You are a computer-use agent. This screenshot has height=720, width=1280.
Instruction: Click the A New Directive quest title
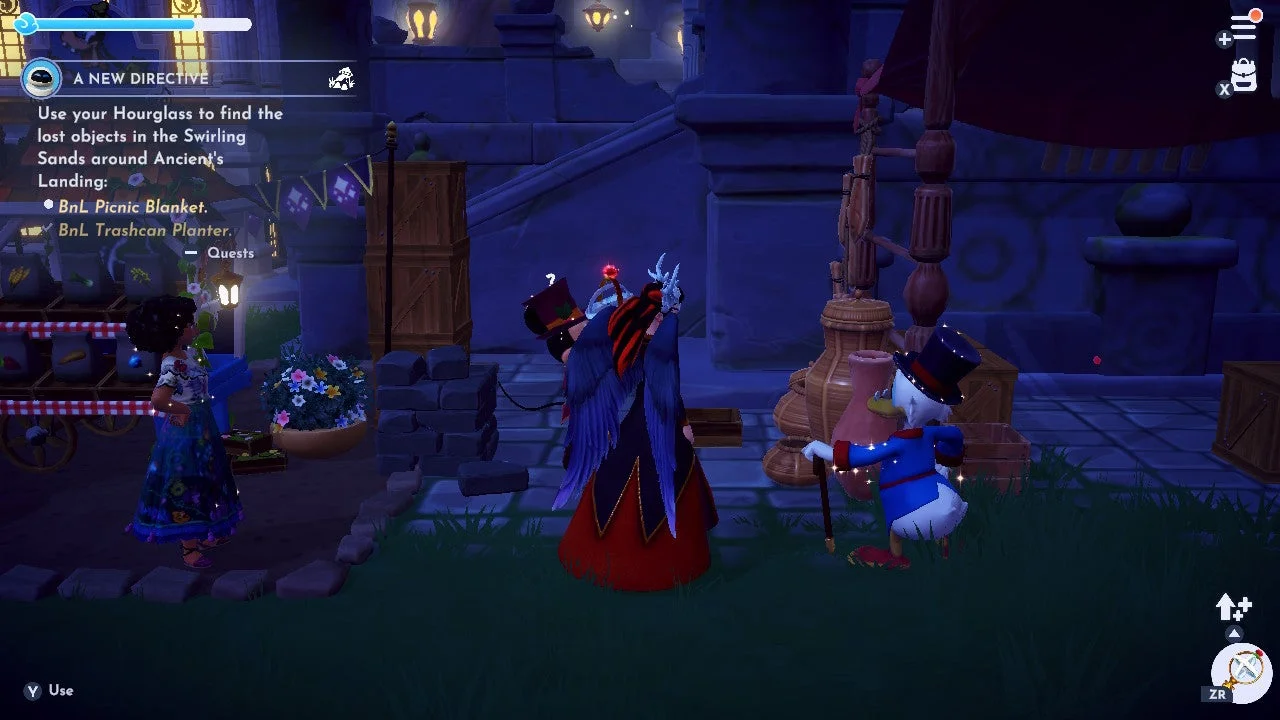(x=140, y=78)
